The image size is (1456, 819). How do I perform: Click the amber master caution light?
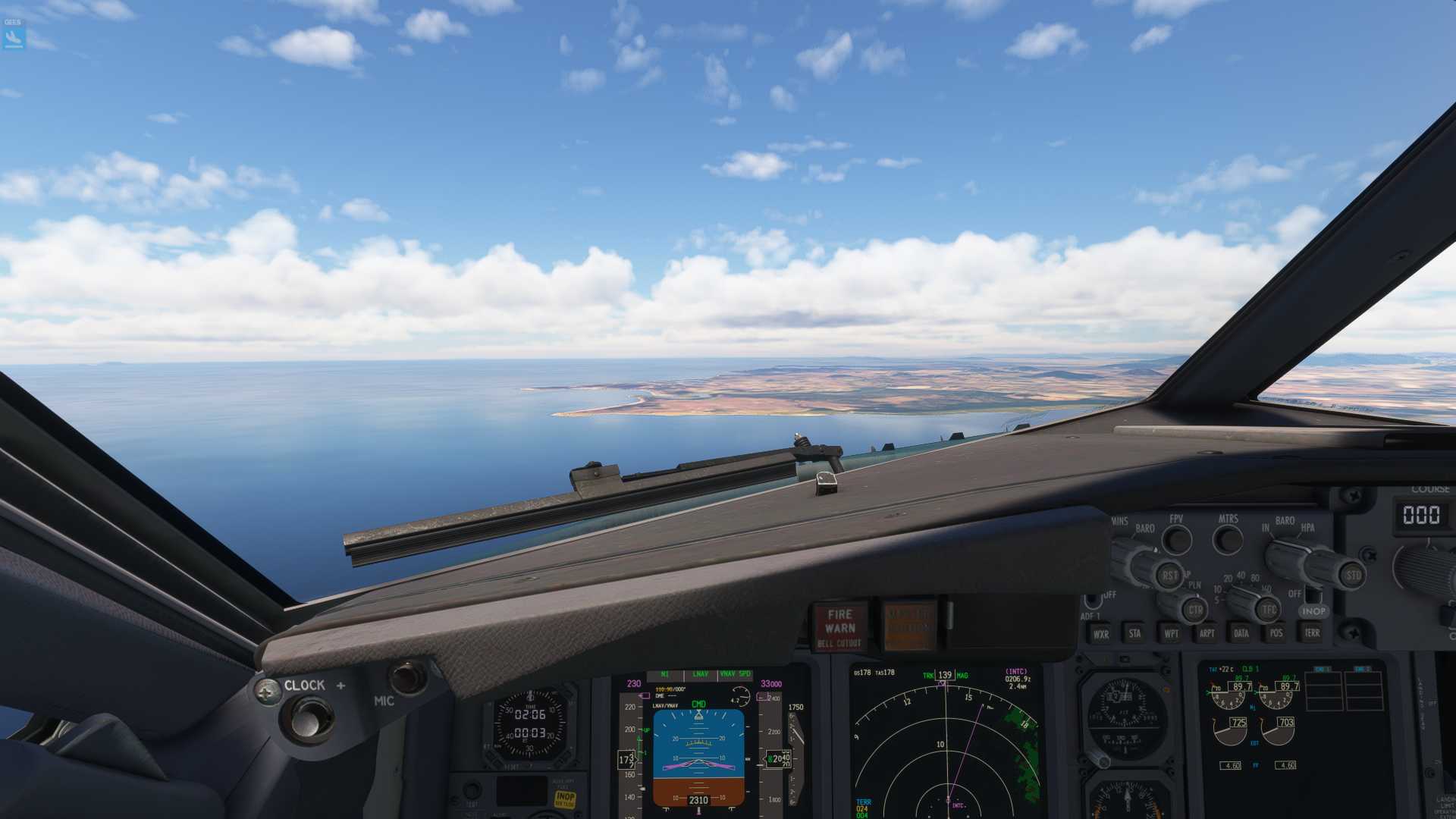(x=909, y=626)
